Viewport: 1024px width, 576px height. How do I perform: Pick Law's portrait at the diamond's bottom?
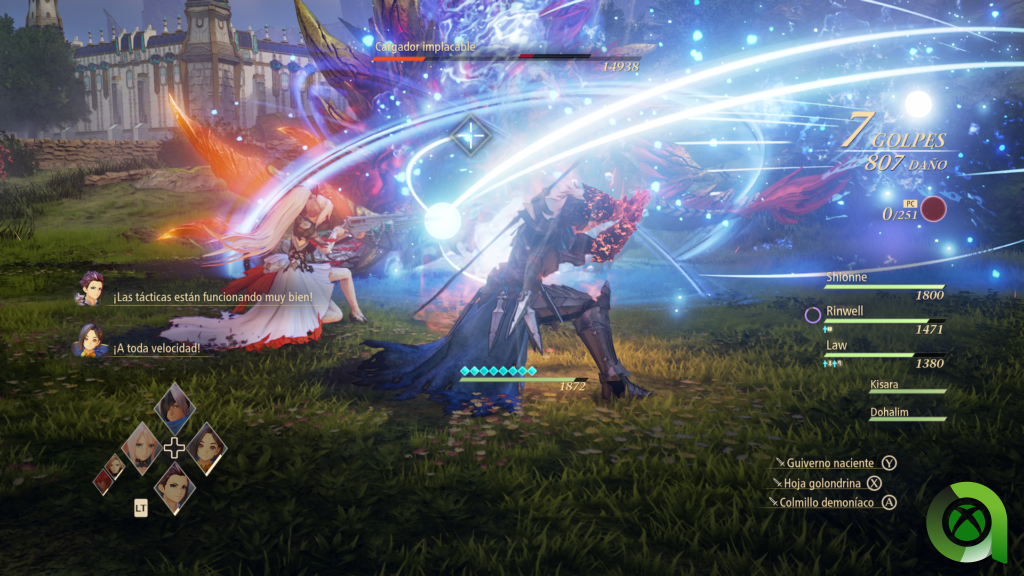click(174, 487)
